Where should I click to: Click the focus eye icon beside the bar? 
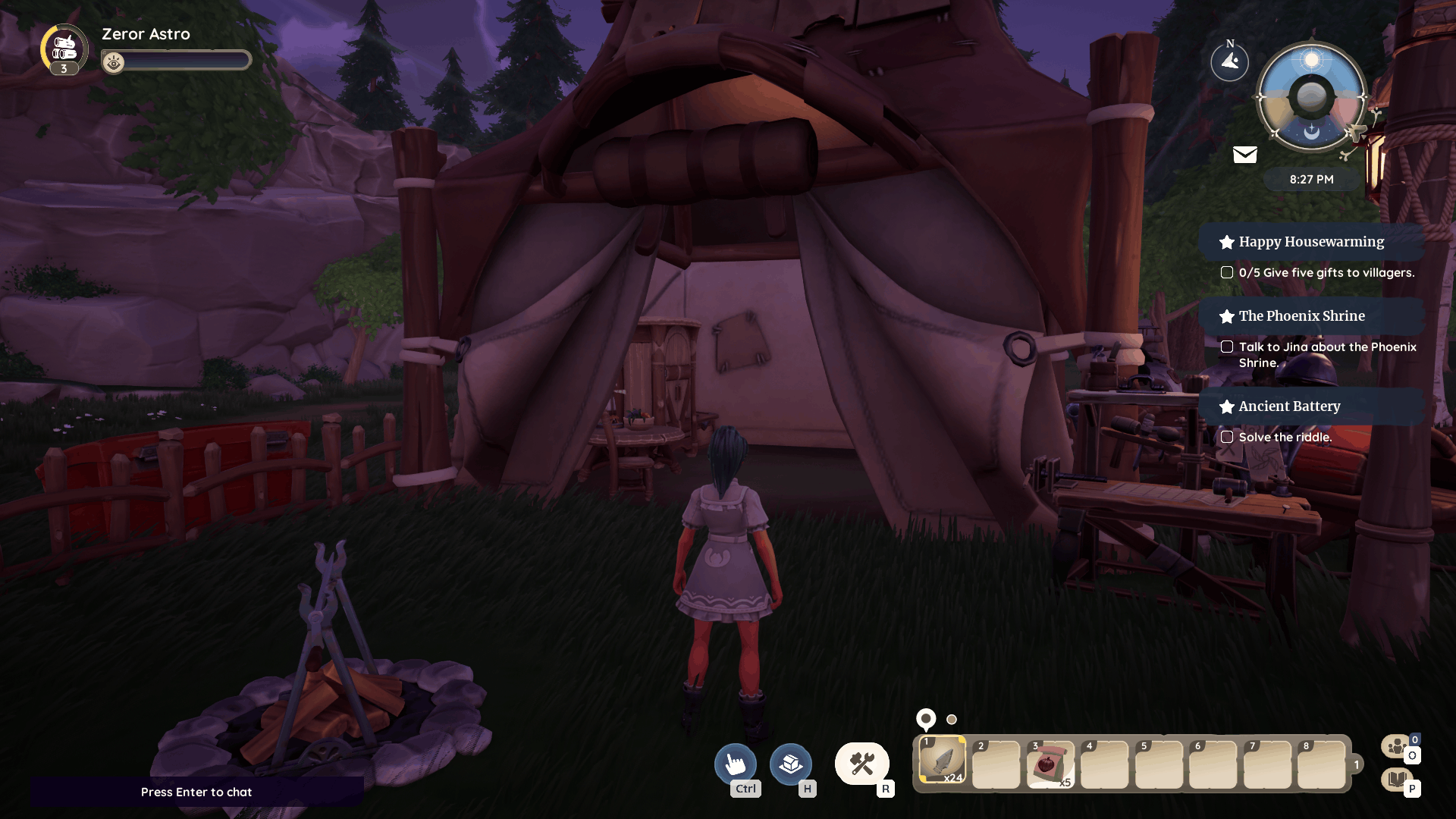tap(114, 63)
